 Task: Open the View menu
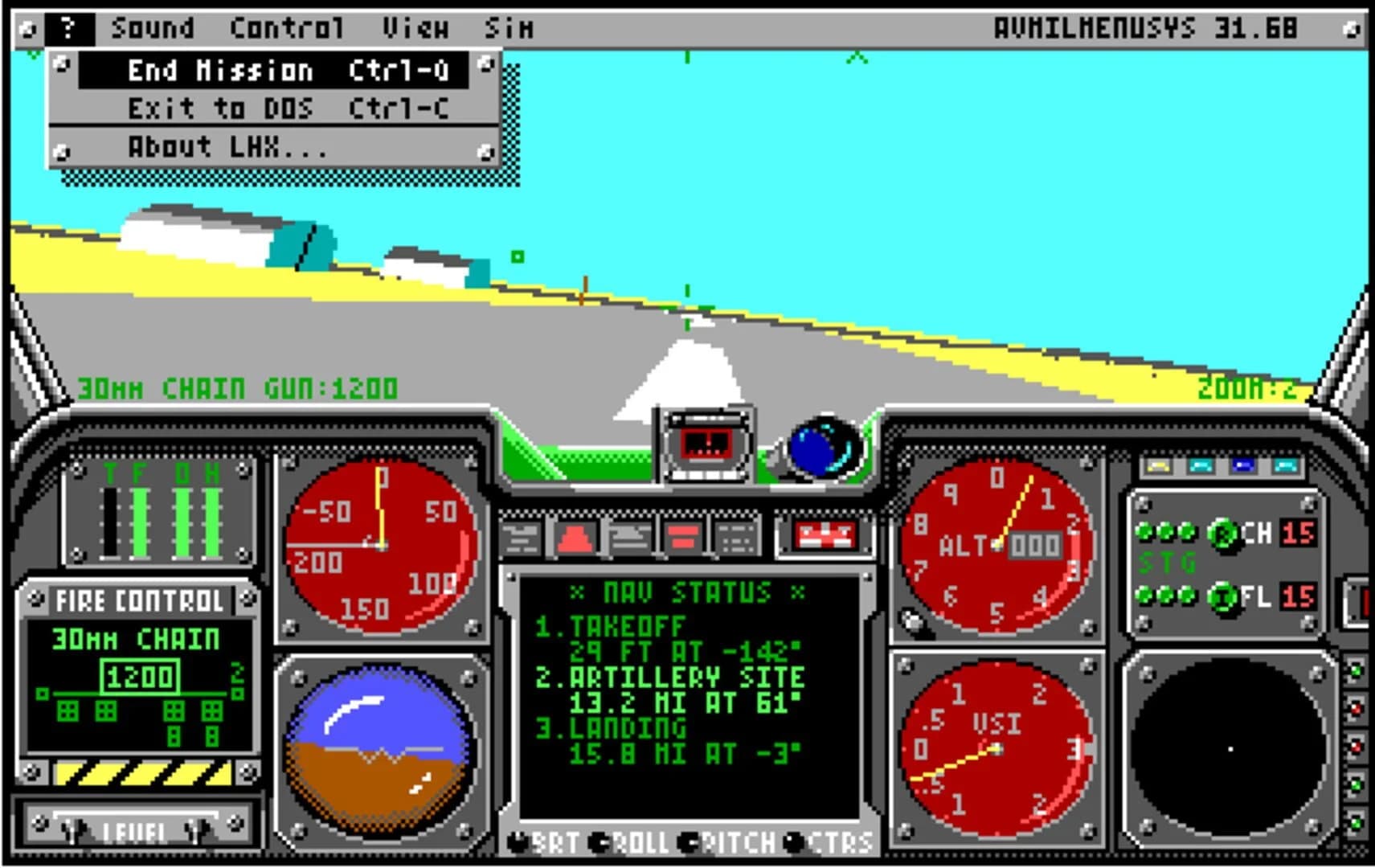point(415,27)
